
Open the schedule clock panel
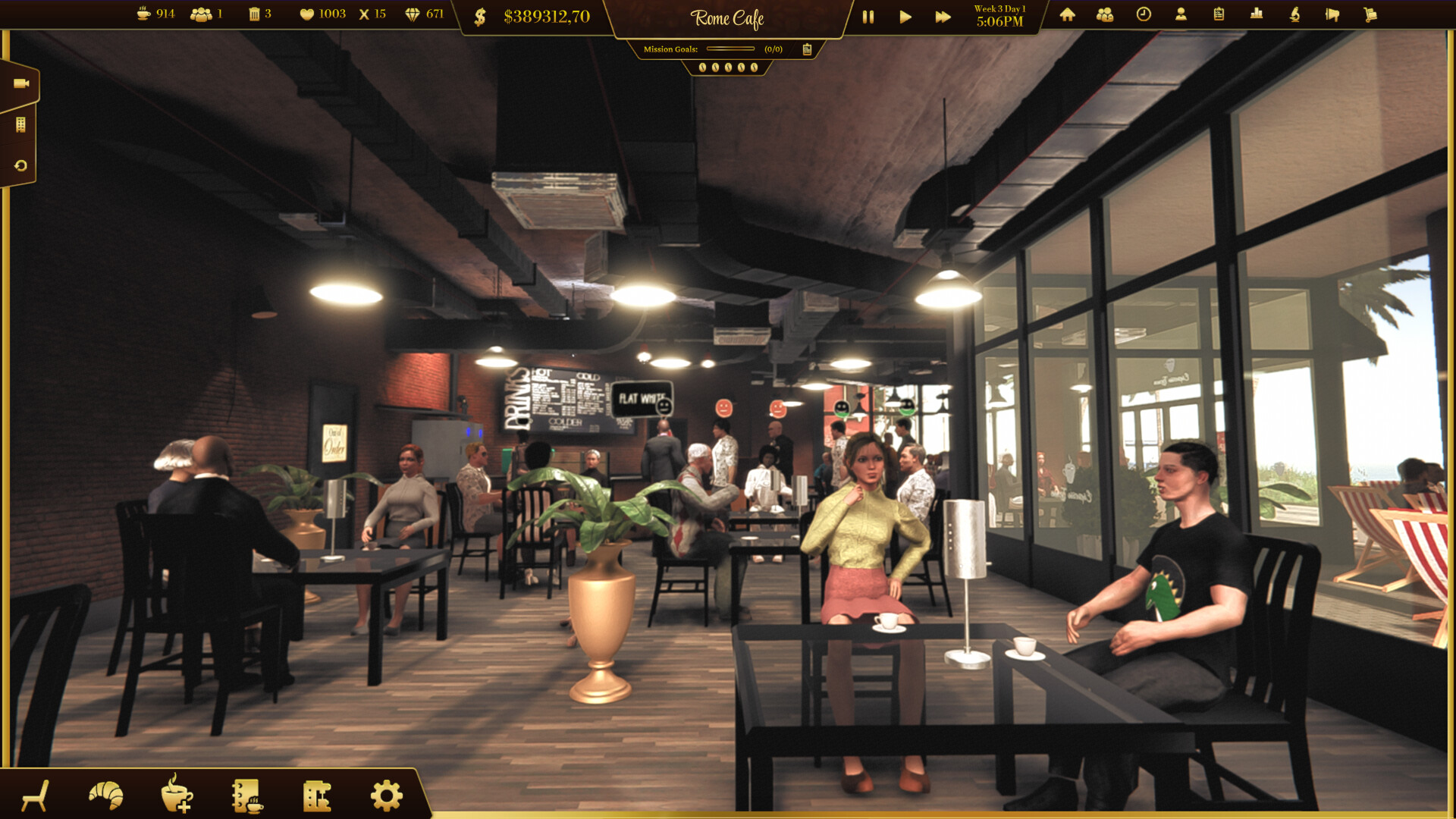(1143, 15)
